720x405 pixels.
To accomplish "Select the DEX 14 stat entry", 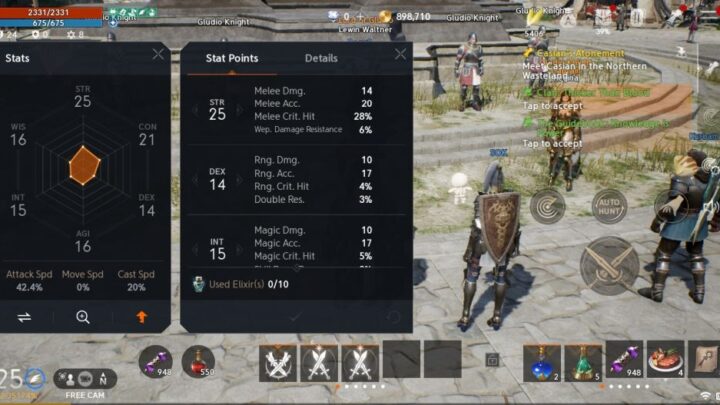I will click(x=217, y=179).
